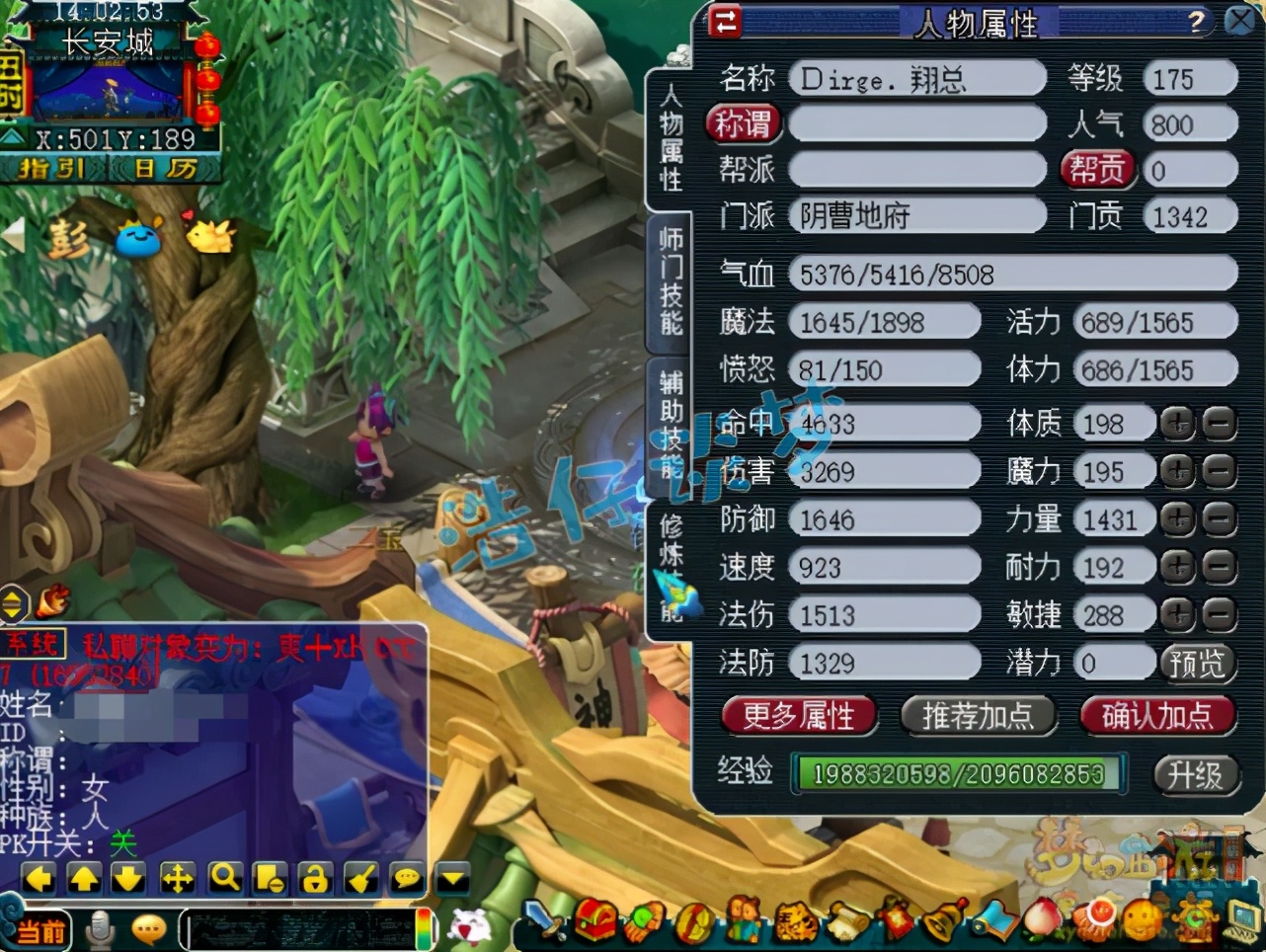Close the 人物属性 character panel

coord(1240,21)
